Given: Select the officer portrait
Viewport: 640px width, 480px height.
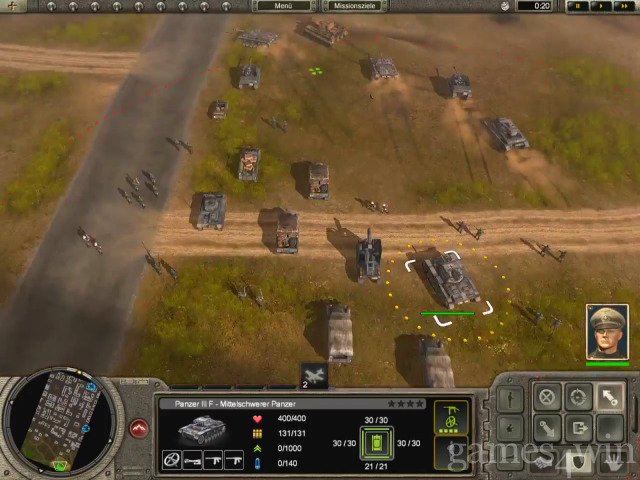Looking at the screenshot, I should click(x=607, y=331).
